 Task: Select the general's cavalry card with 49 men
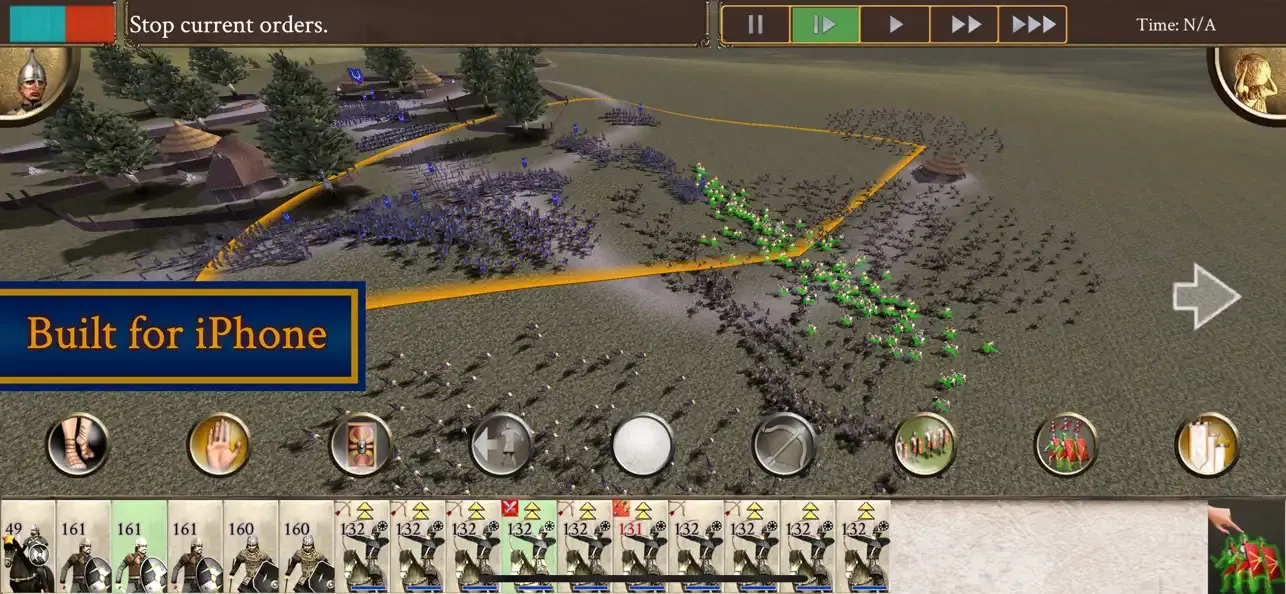pyautogui.click(x=27, y=548)
